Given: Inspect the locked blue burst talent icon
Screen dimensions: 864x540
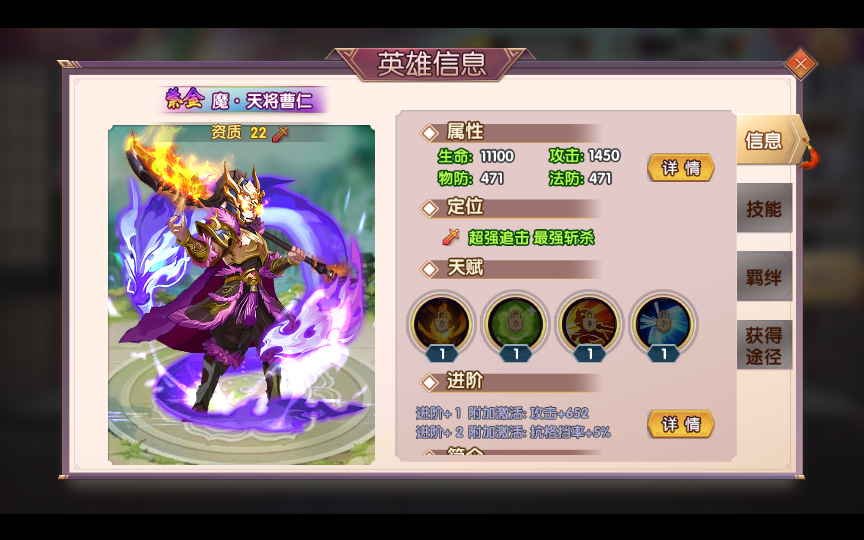Looking at the screenshot, I should pos(664,323).
